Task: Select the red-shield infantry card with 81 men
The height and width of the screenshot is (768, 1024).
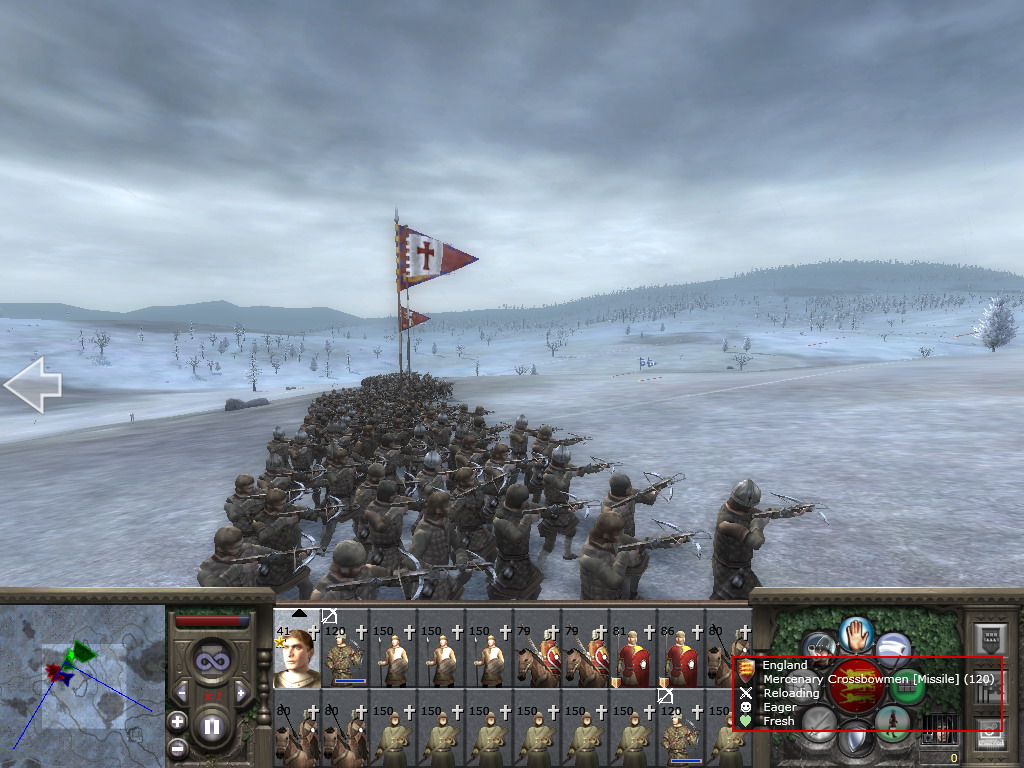Action: 632,657
